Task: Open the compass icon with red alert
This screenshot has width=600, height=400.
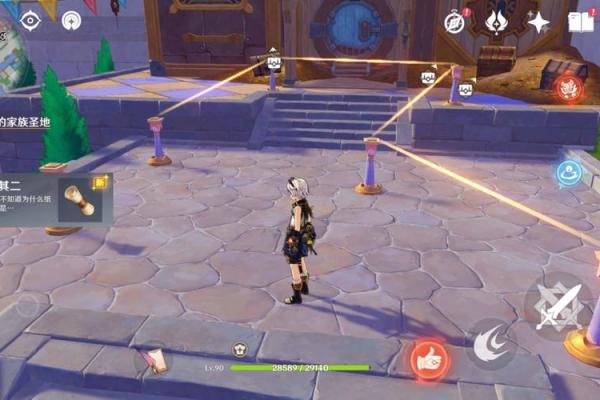Action: click(x=456, y=21)
